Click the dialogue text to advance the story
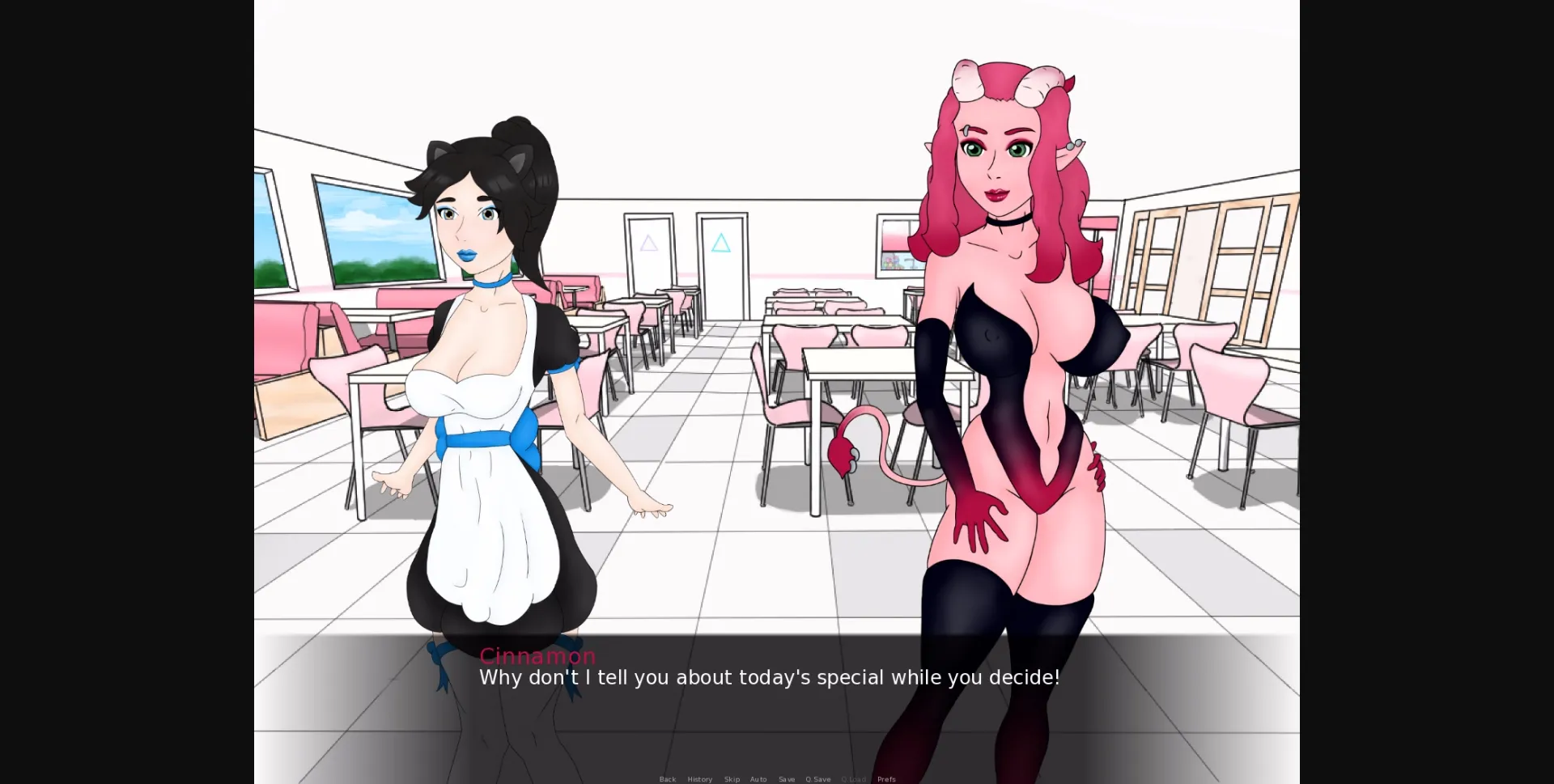The image size is (1554, 784). pyautogui.click(x=769, y=678)
